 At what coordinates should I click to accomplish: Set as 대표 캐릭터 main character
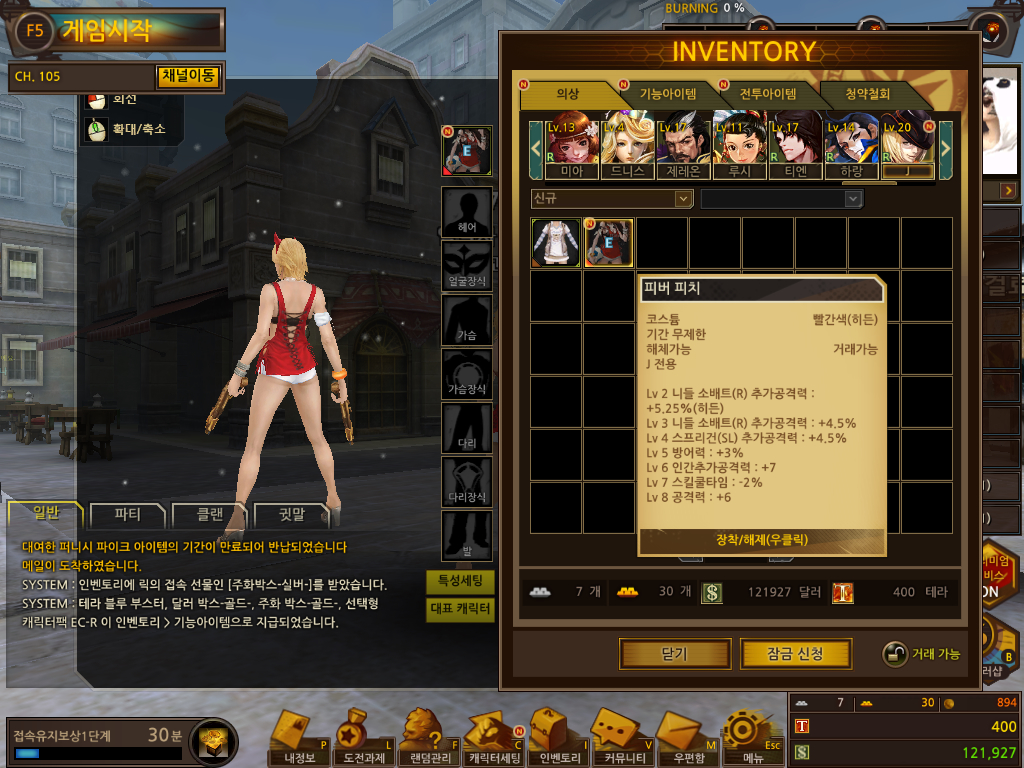(460, 608)
